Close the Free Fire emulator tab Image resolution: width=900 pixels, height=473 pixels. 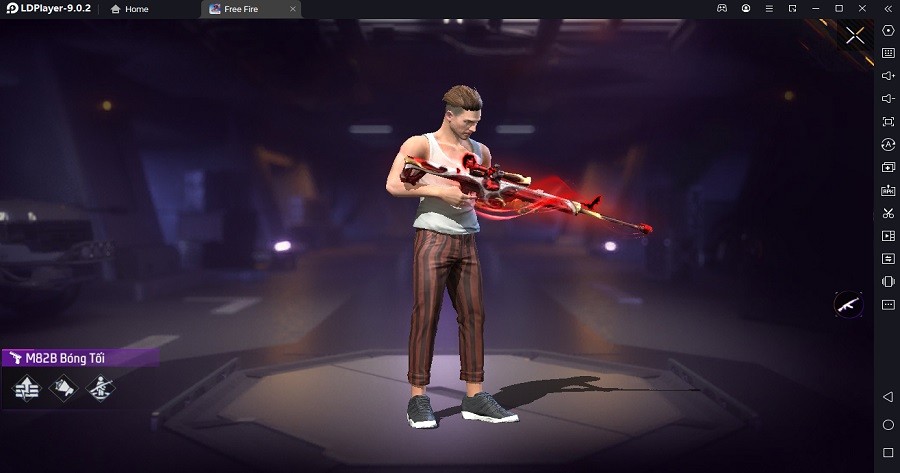click(x=292, y=9)
